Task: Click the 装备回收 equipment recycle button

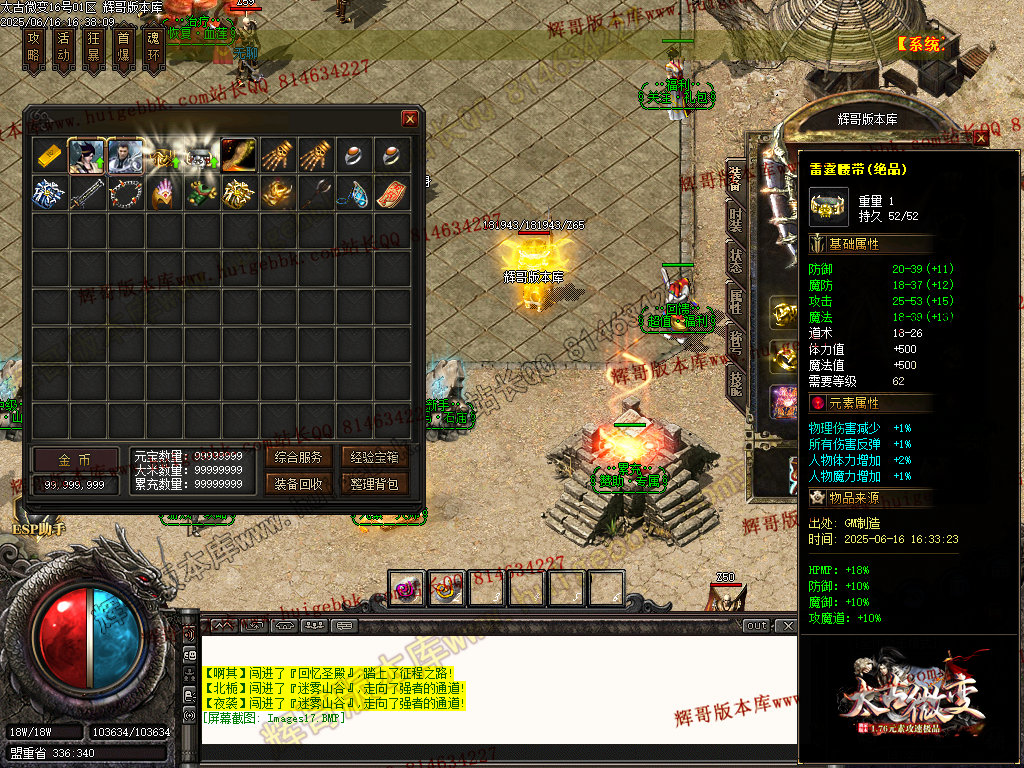Action: coord(298,484)
